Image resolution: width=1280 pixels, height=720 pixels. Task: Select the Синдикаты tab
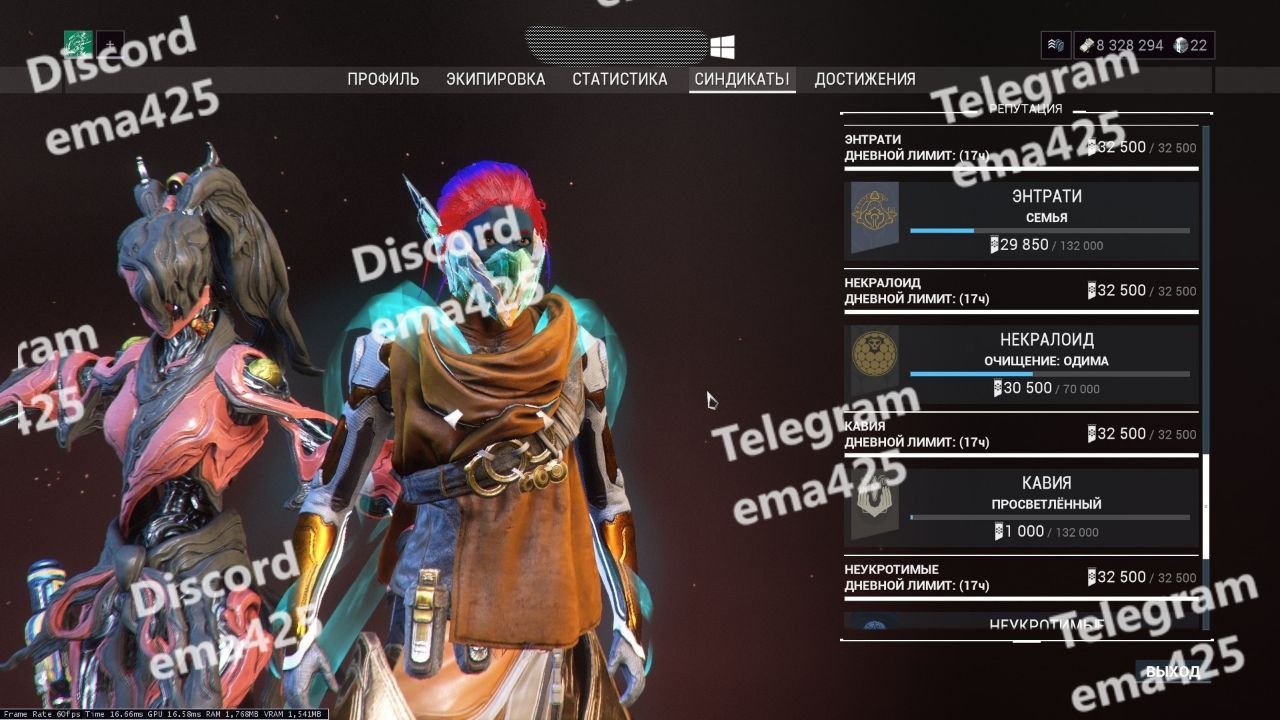[742, 79]
